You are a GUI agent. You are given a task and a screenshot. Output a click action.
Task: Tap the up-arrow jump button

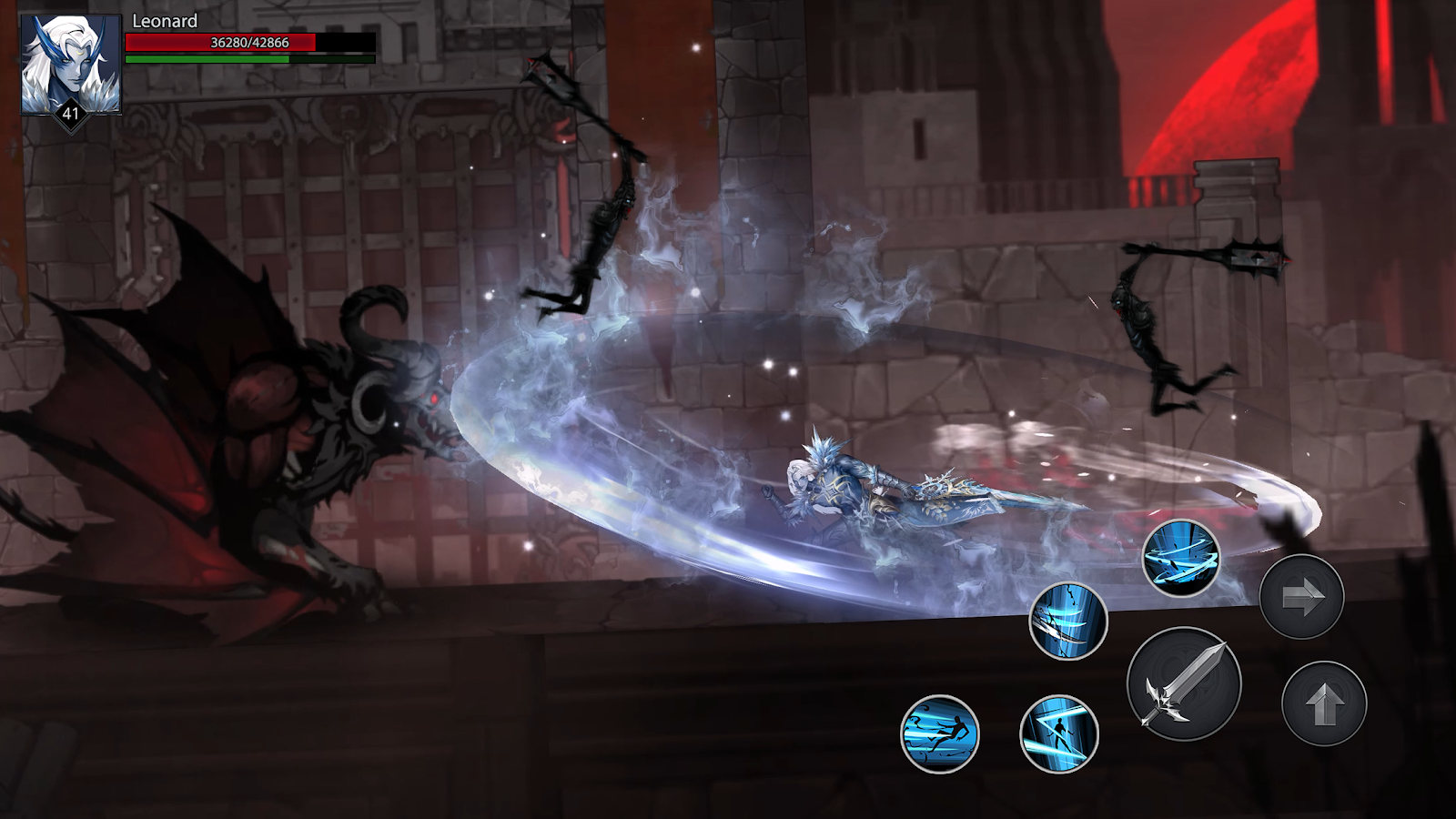pos(1324,703)
